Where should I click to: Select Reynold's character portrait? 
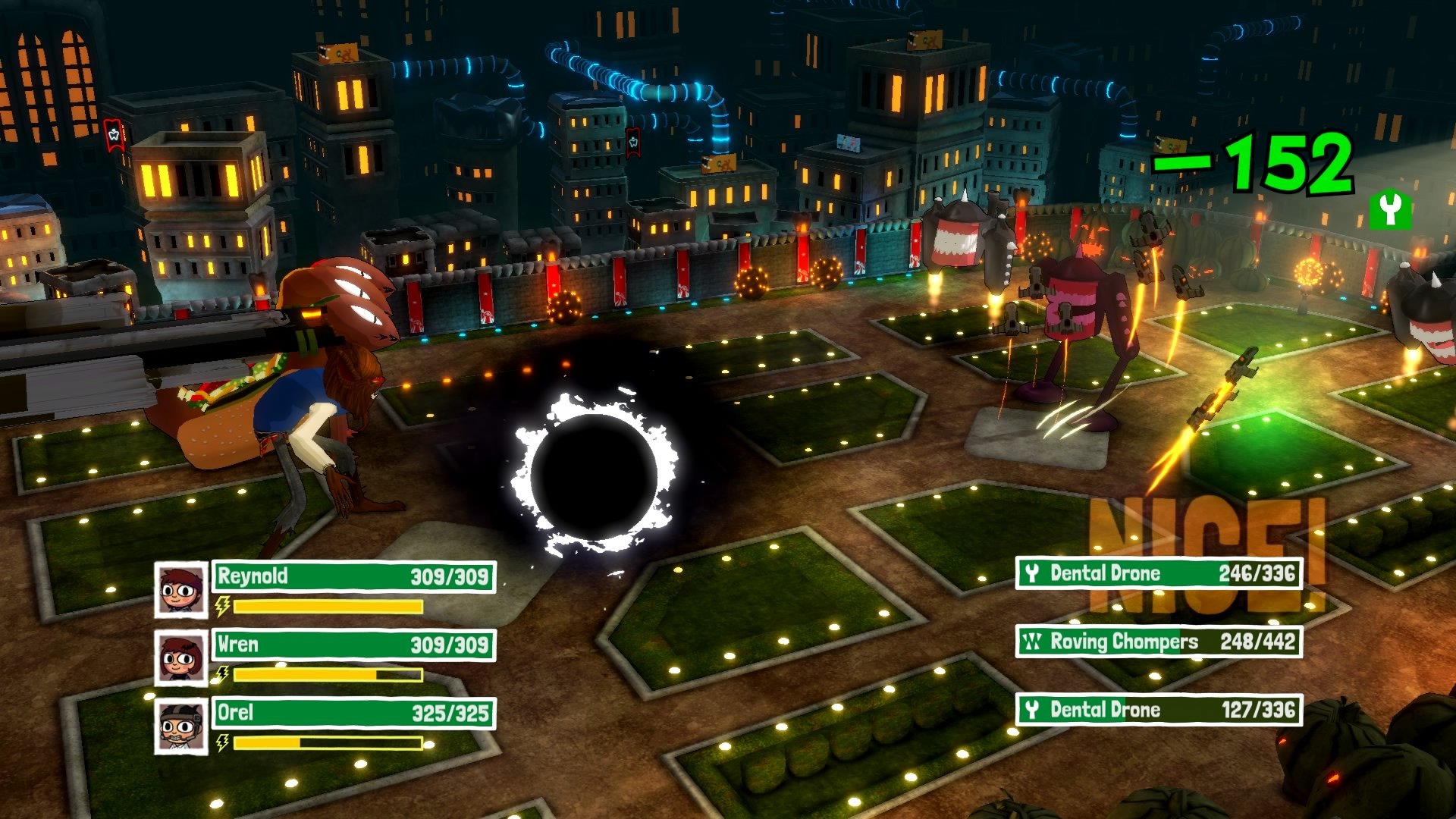point(180,589)
